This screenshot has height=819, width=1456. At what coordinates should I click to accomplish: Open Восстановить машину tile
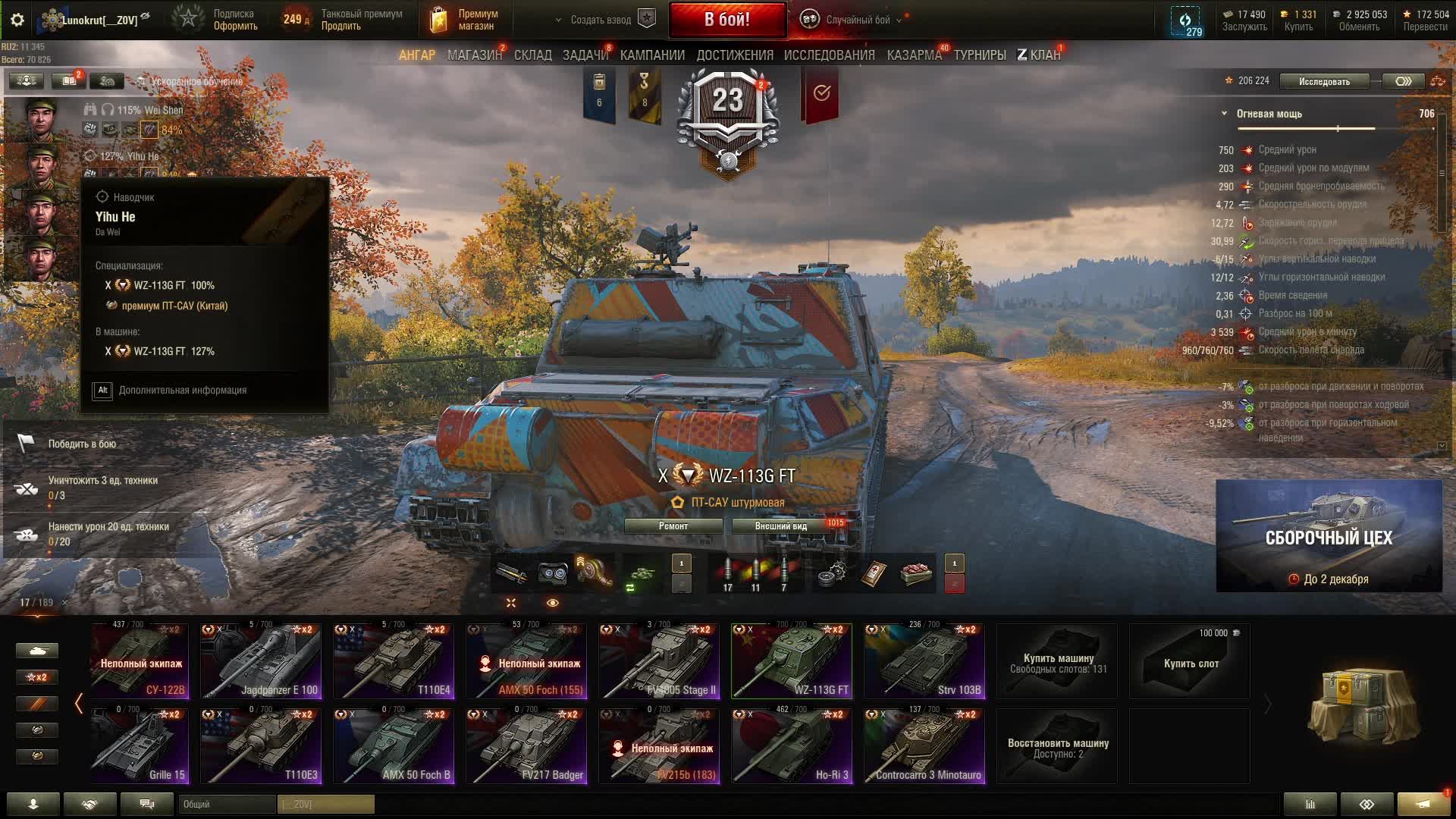click(1058, 746)
